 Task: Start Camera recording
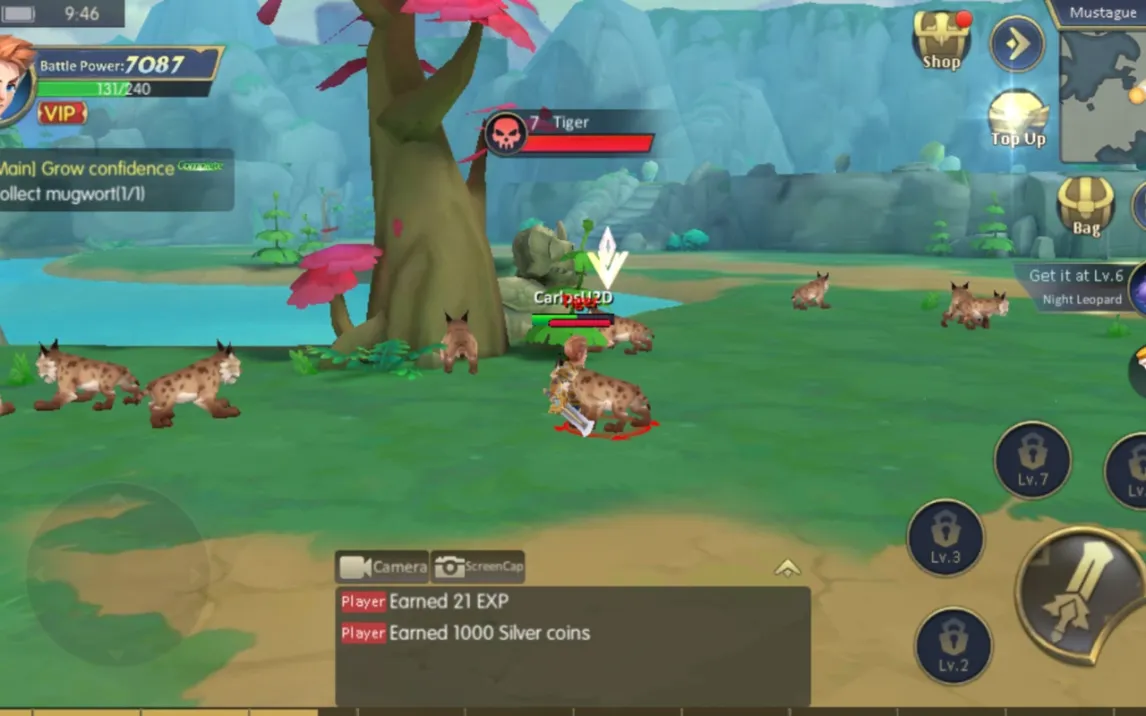coord(382,567)
